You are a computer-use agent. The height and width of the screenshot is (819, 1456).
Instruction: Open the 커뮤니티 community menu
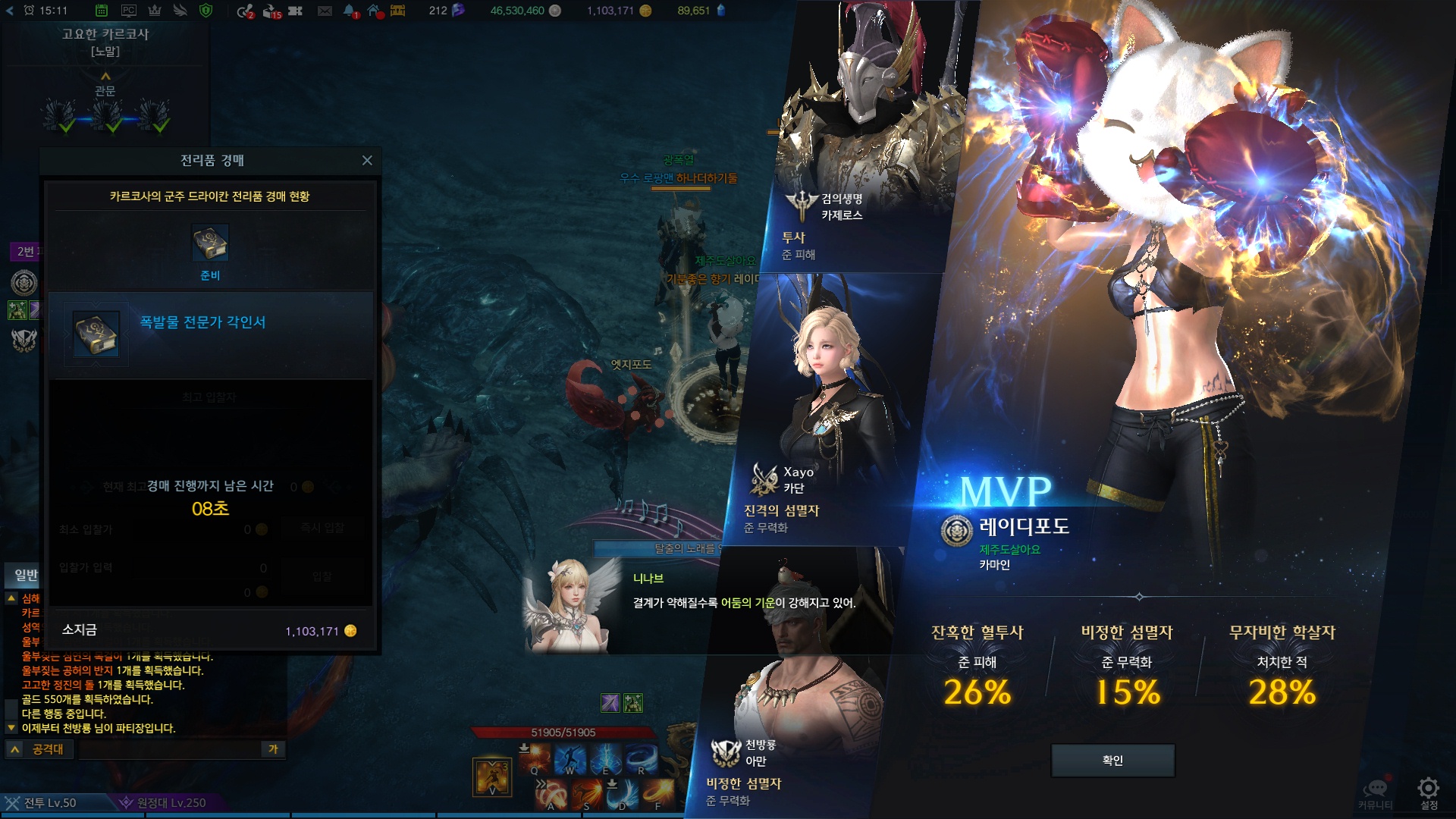[1375, 790]
